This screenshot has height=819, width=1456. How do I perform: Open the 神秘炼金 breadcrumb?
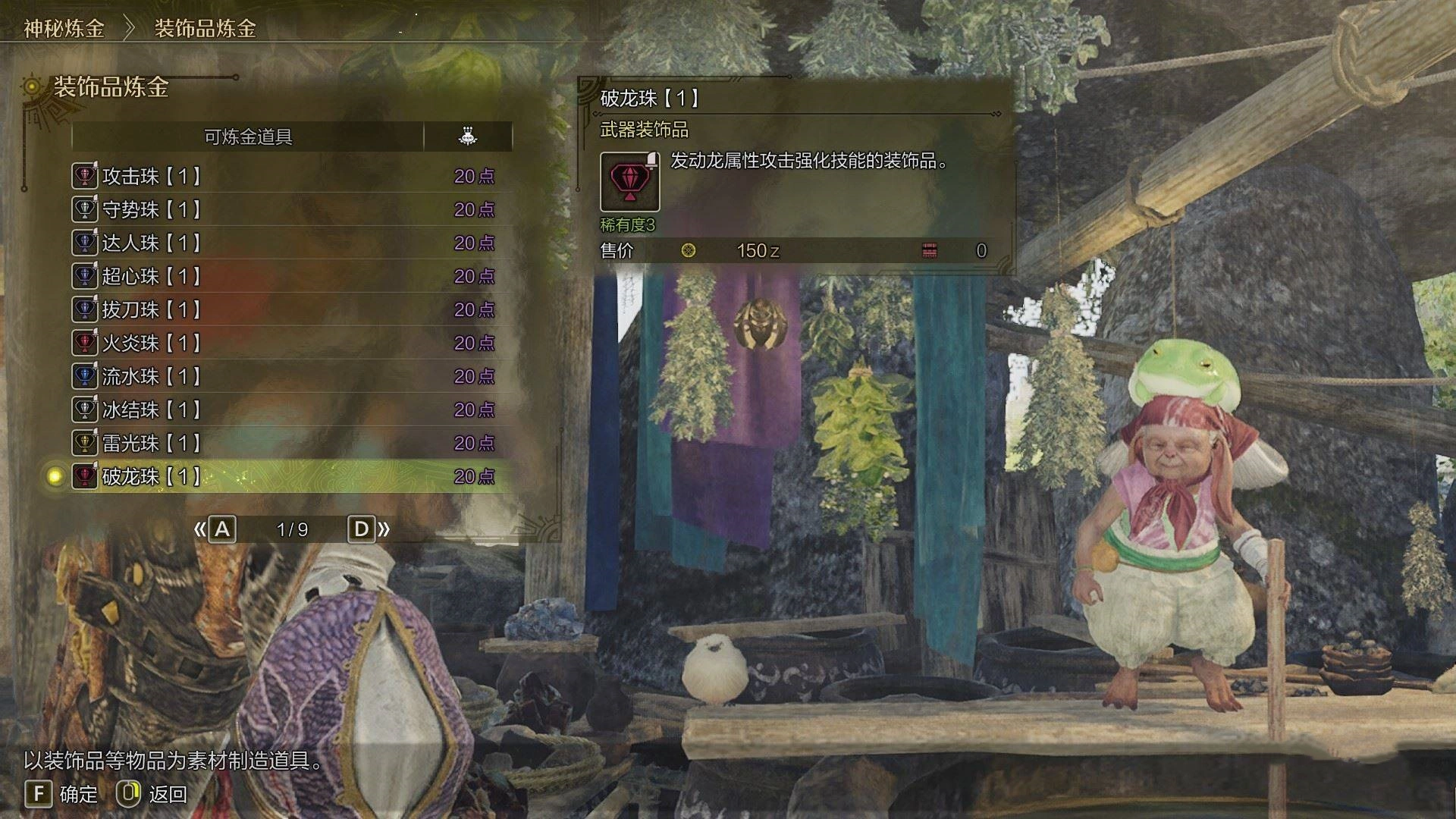64,29
